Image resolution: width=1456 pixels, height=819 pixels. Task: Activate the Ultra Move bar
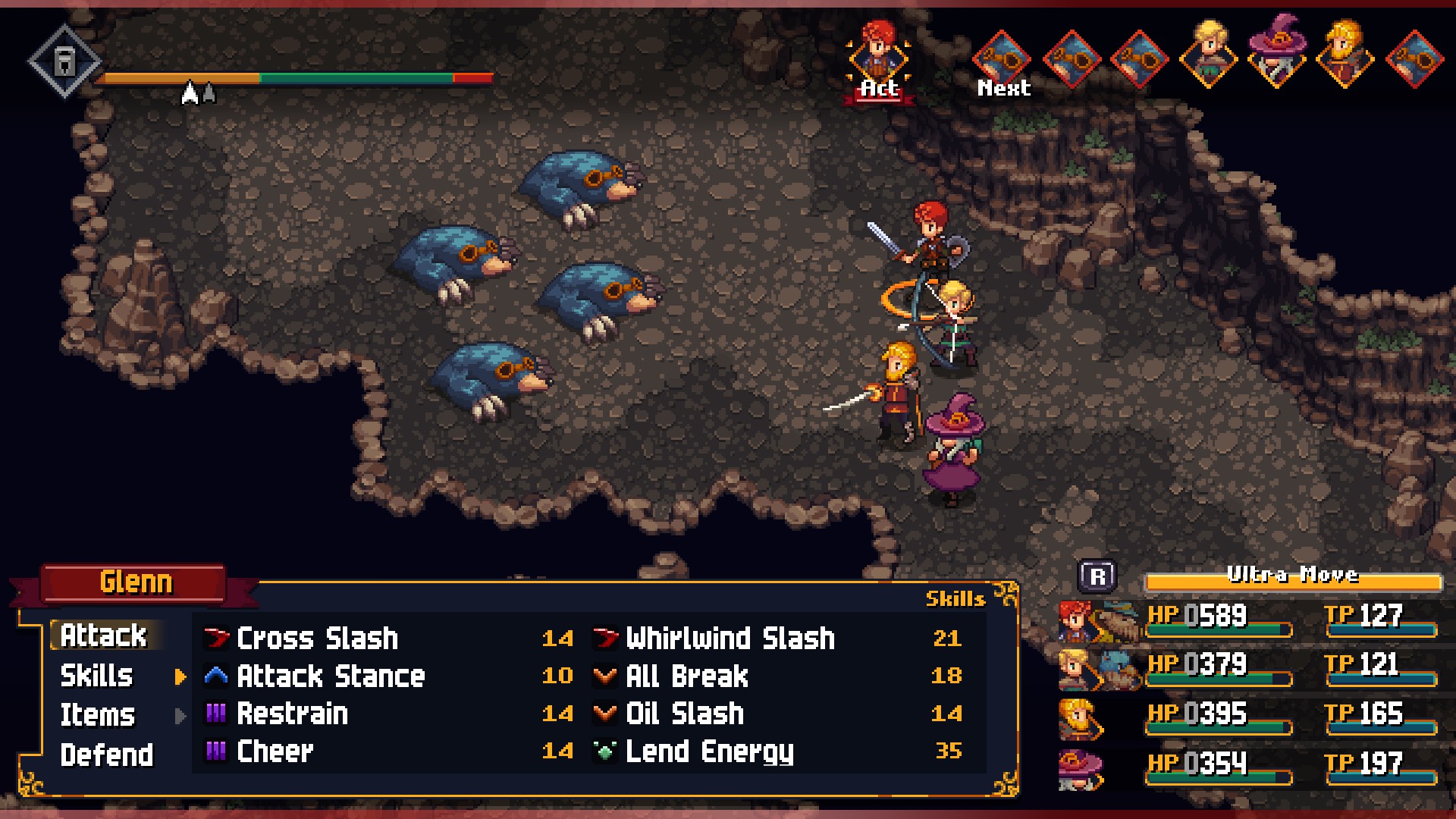point(1292,580)
